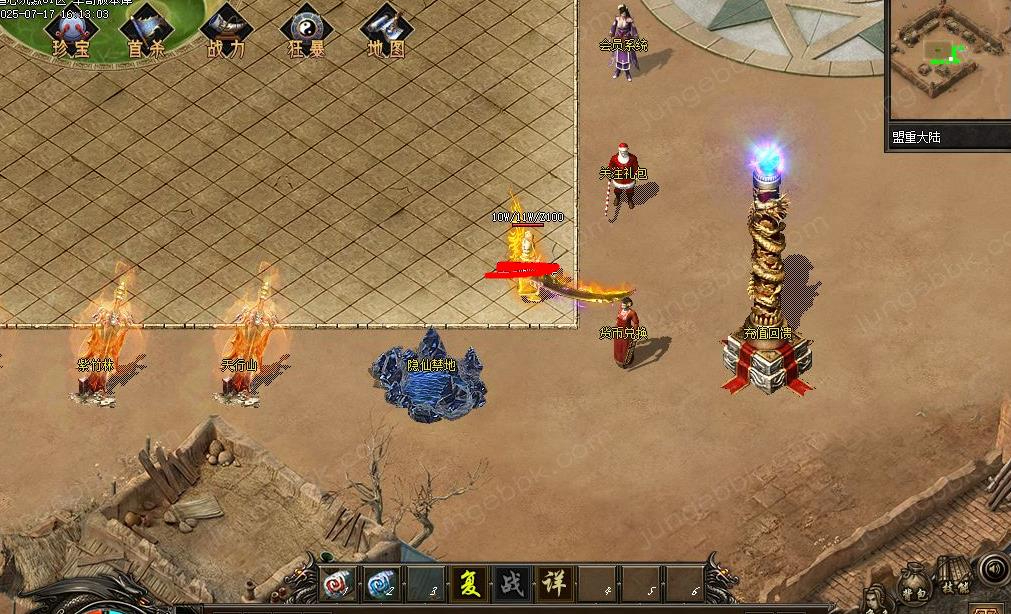This screenshot has width=1011, height=614.
Task: Open the 背包 backpack bag
Action: (915, 585)
